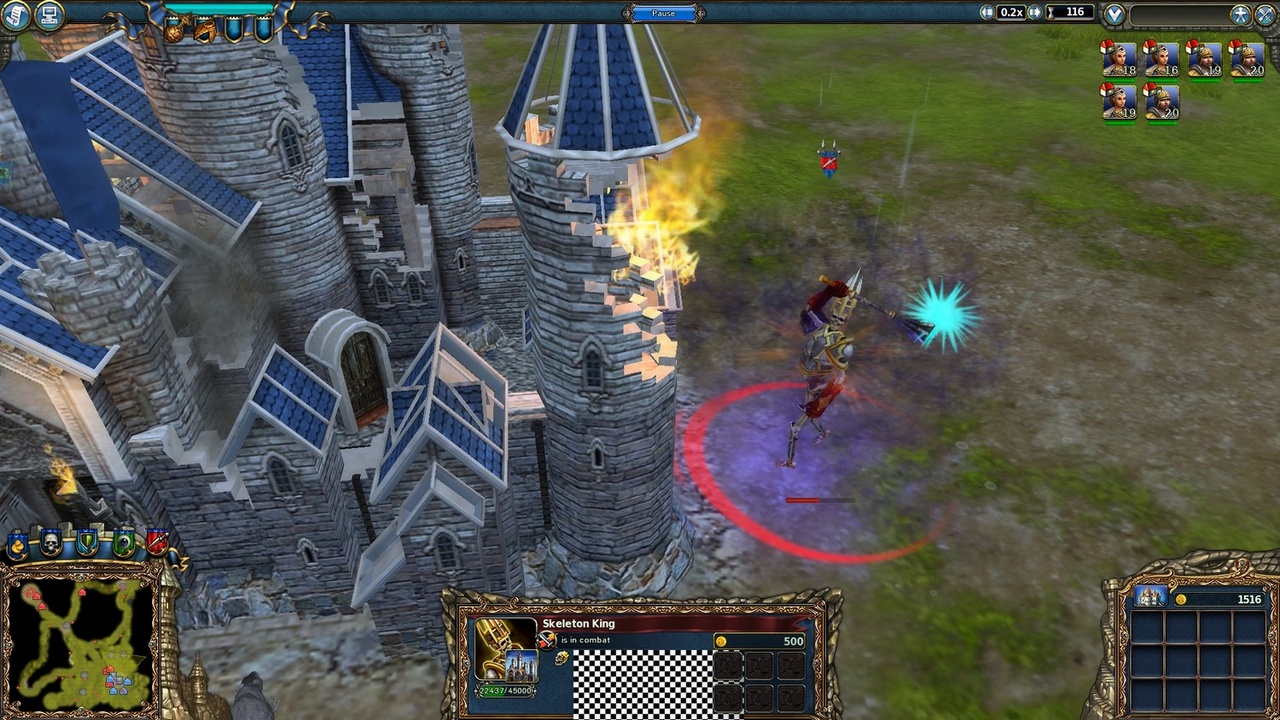Image resolution: width=1280 pixels, height=720 pixels.
Task: Select the eye exploration flag banner
Action: pyautogui.click(x=122, y=542)
